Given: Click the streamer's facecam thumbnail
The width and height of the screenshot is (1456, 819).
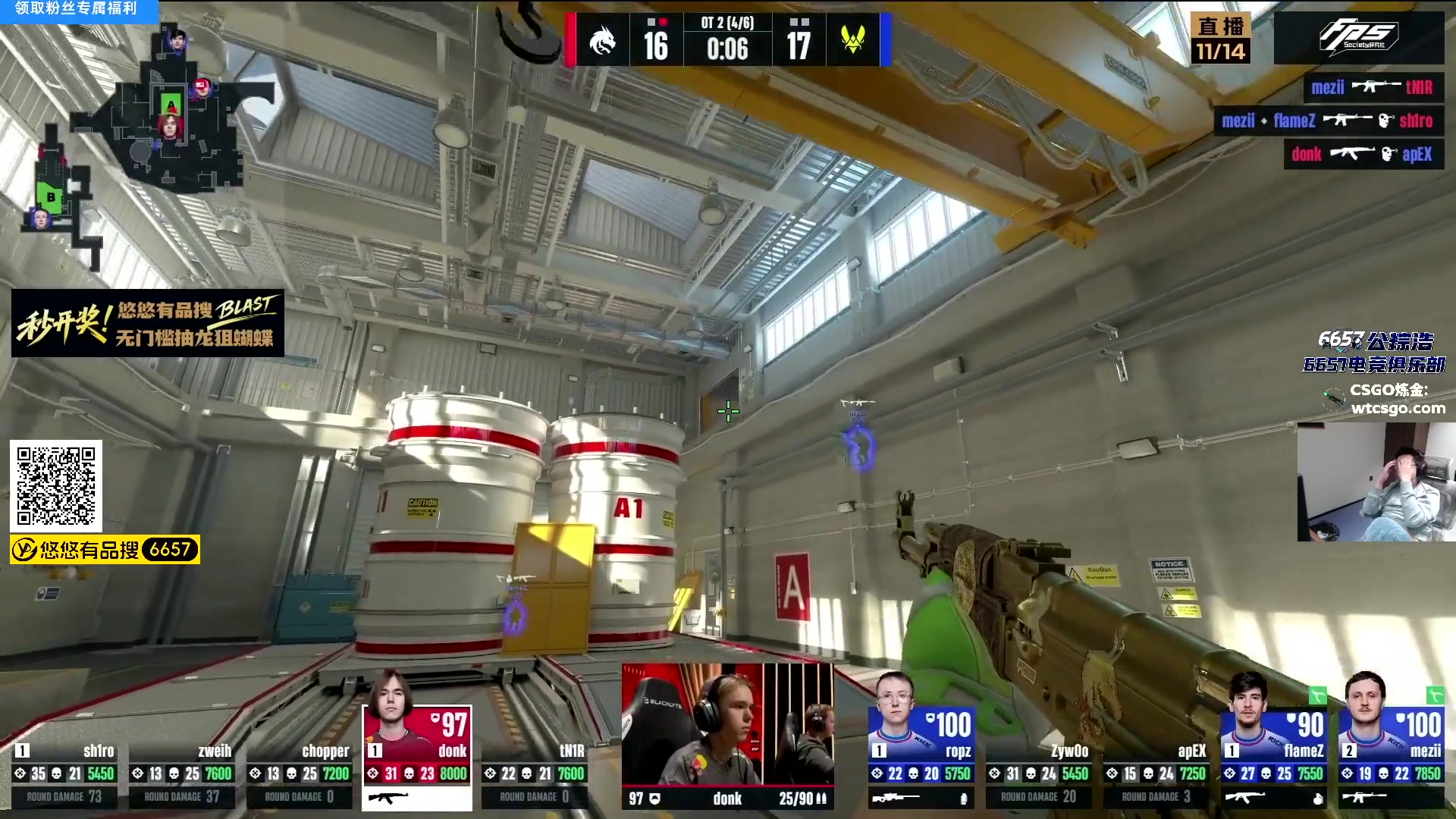Looking at the screenshot, I should tap(1376, 482).
